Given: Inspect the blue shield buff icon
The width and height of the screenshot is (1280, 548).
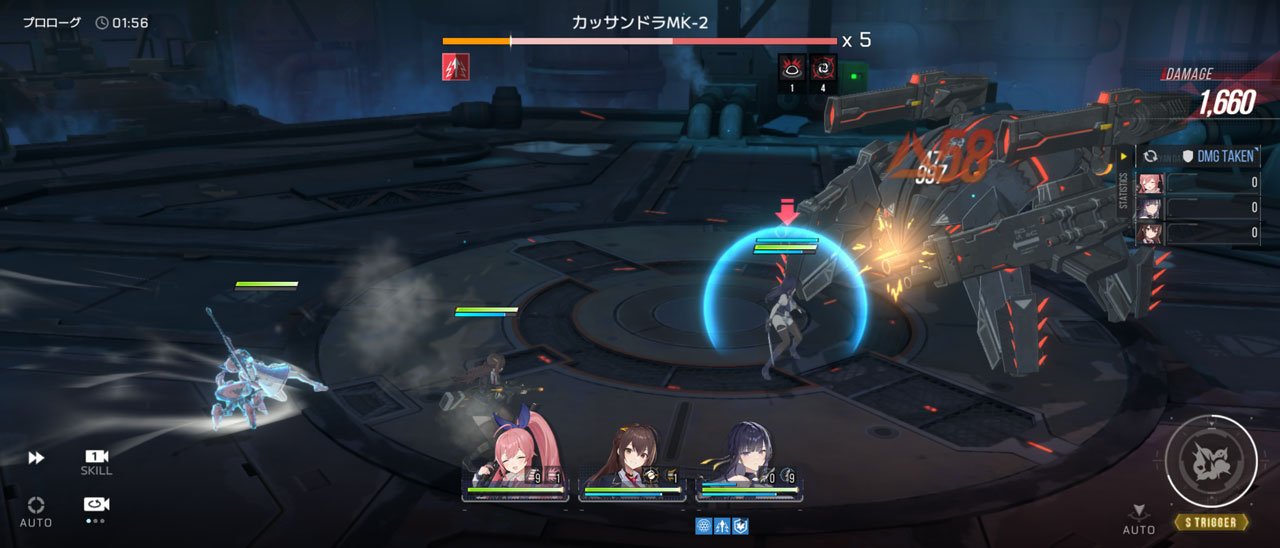Looking at the screenshot, I should pos(741,526).
